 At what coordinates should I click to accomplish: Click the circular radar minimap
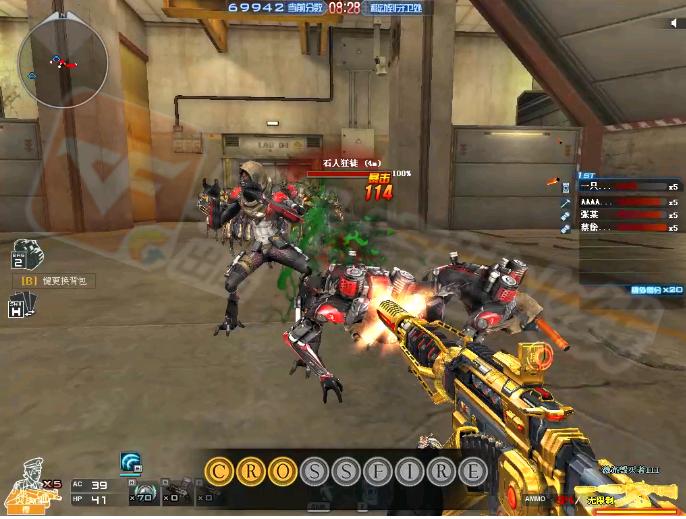coord(62,65)
